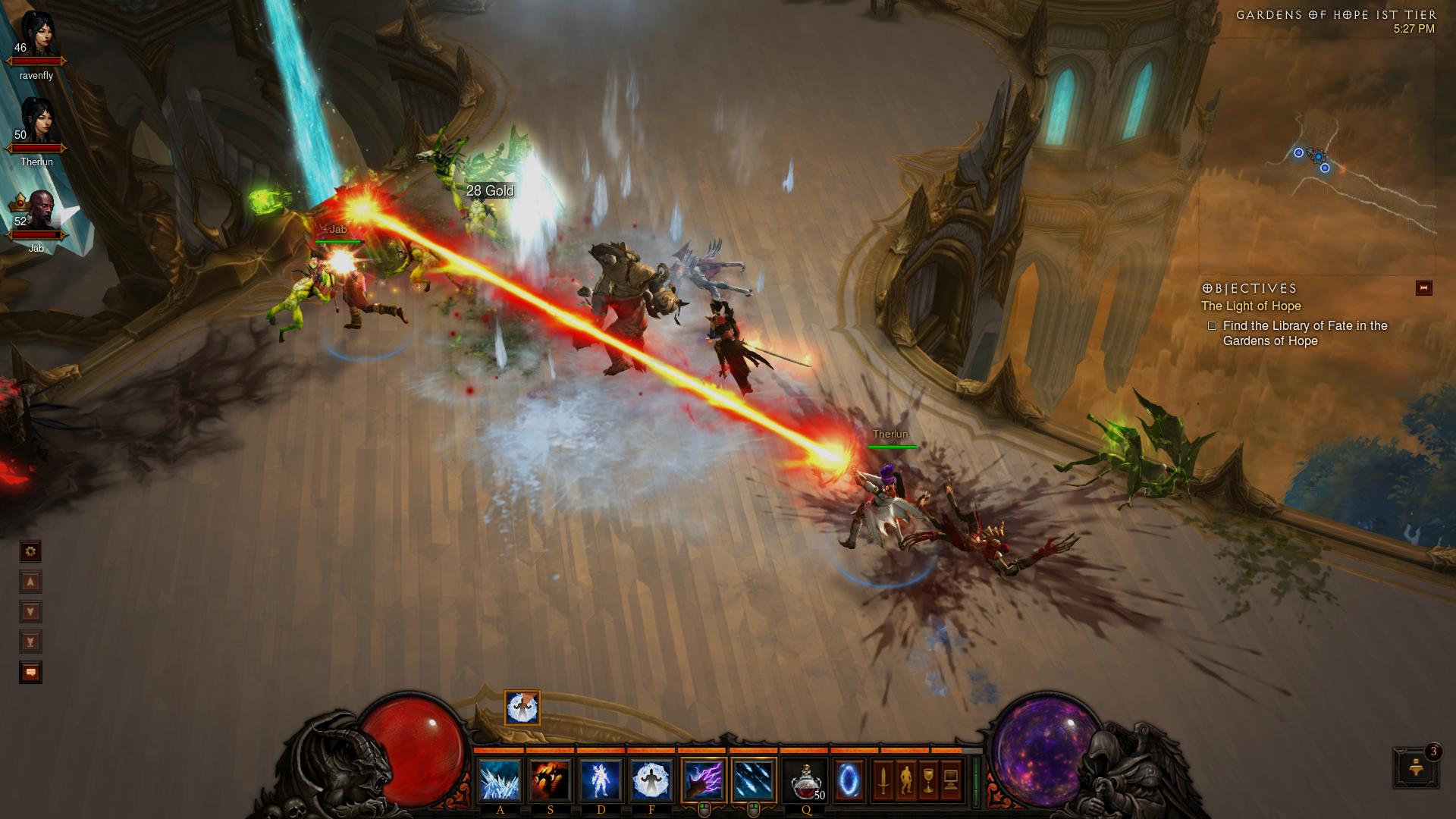Screen dimensions: 1456x819
Task: Collapse the Objectives tracker
Action: pos(1423,288)
